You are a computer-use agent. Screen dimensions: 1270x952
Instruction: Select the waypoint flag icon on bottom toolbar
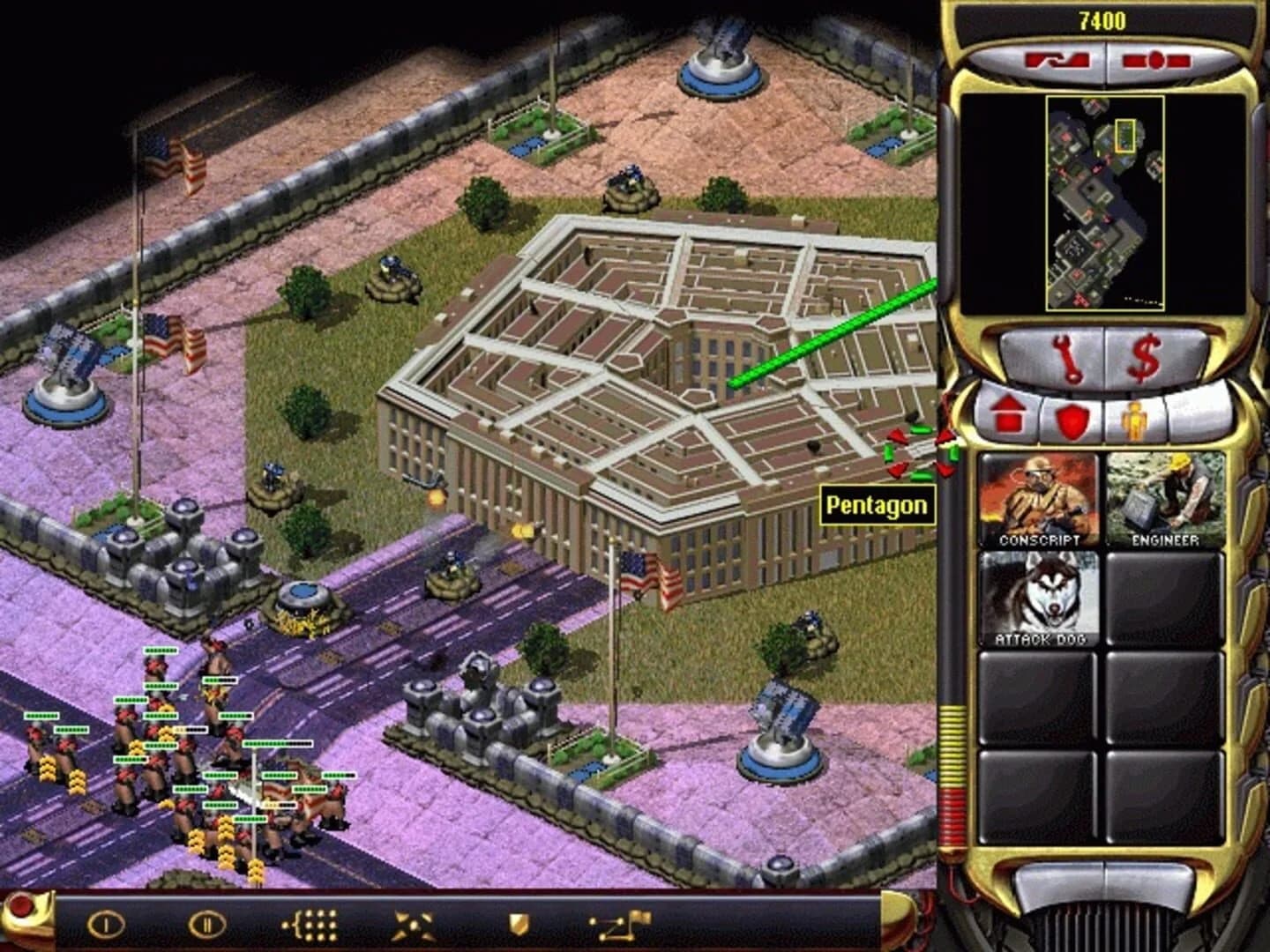pyautogui.click(x=619, y=922)
